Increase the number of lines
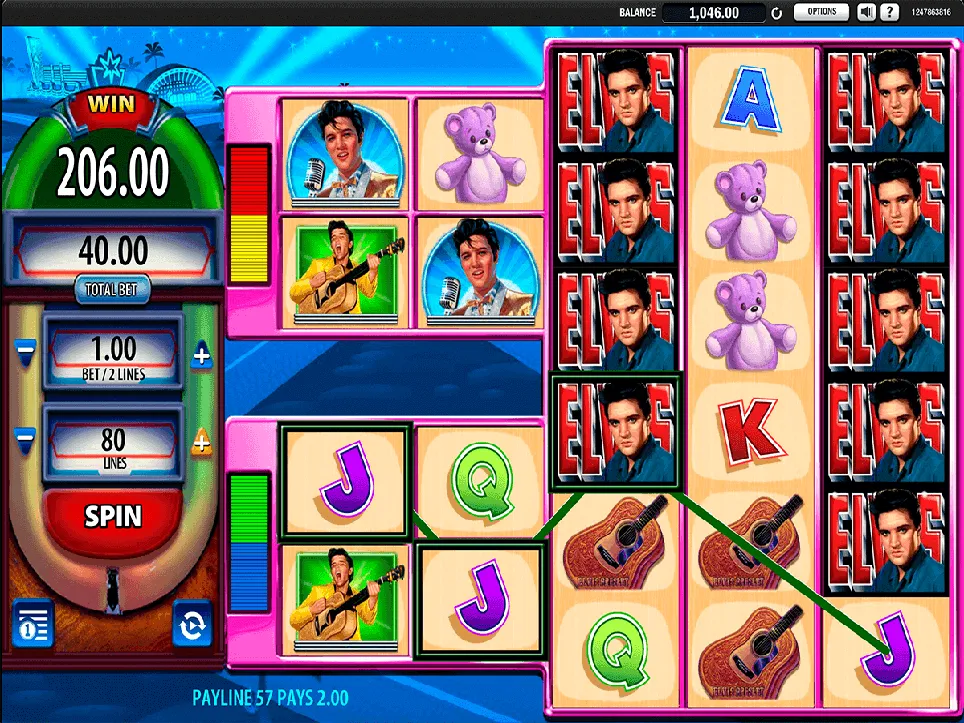Screen dimensions: 964x723 (x=201, y=440)
